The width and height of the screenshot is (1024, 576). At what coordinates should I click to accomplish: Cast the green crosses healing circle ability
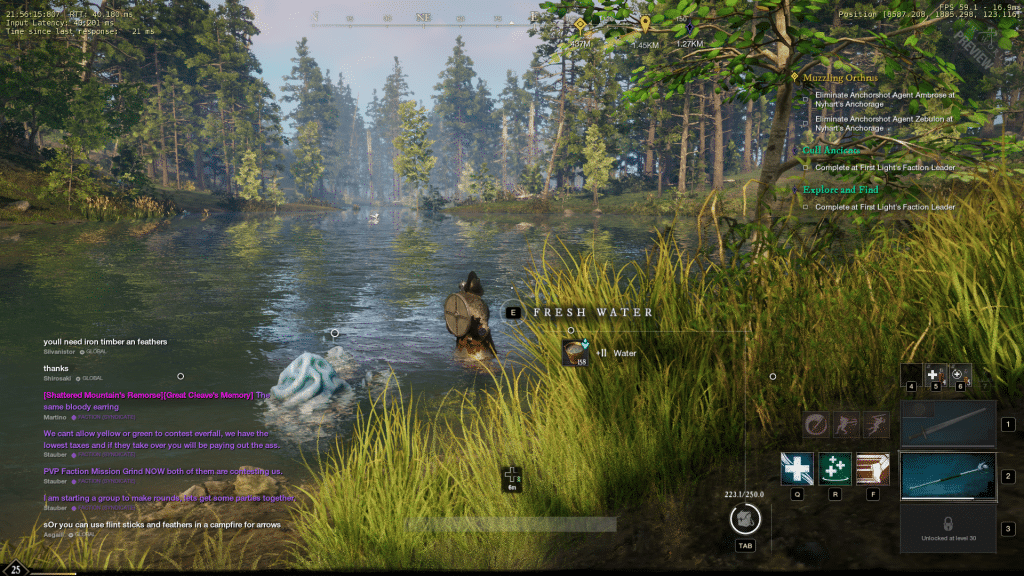point(835,469)
